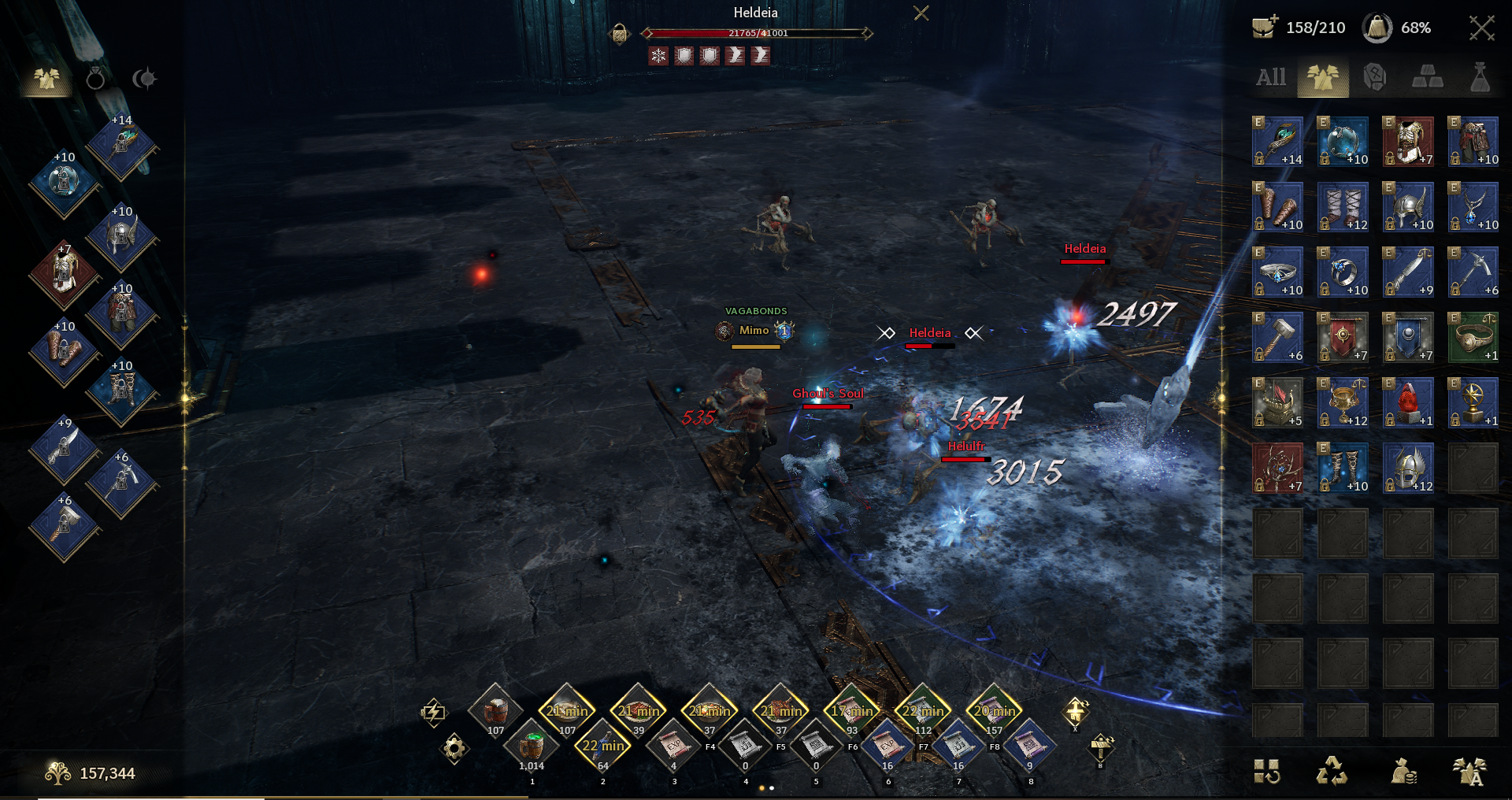Open the potion flask inventory tab
The height and width of the screenshot is (800, 1512).
pyautogui.click(x=1480, y=77)
